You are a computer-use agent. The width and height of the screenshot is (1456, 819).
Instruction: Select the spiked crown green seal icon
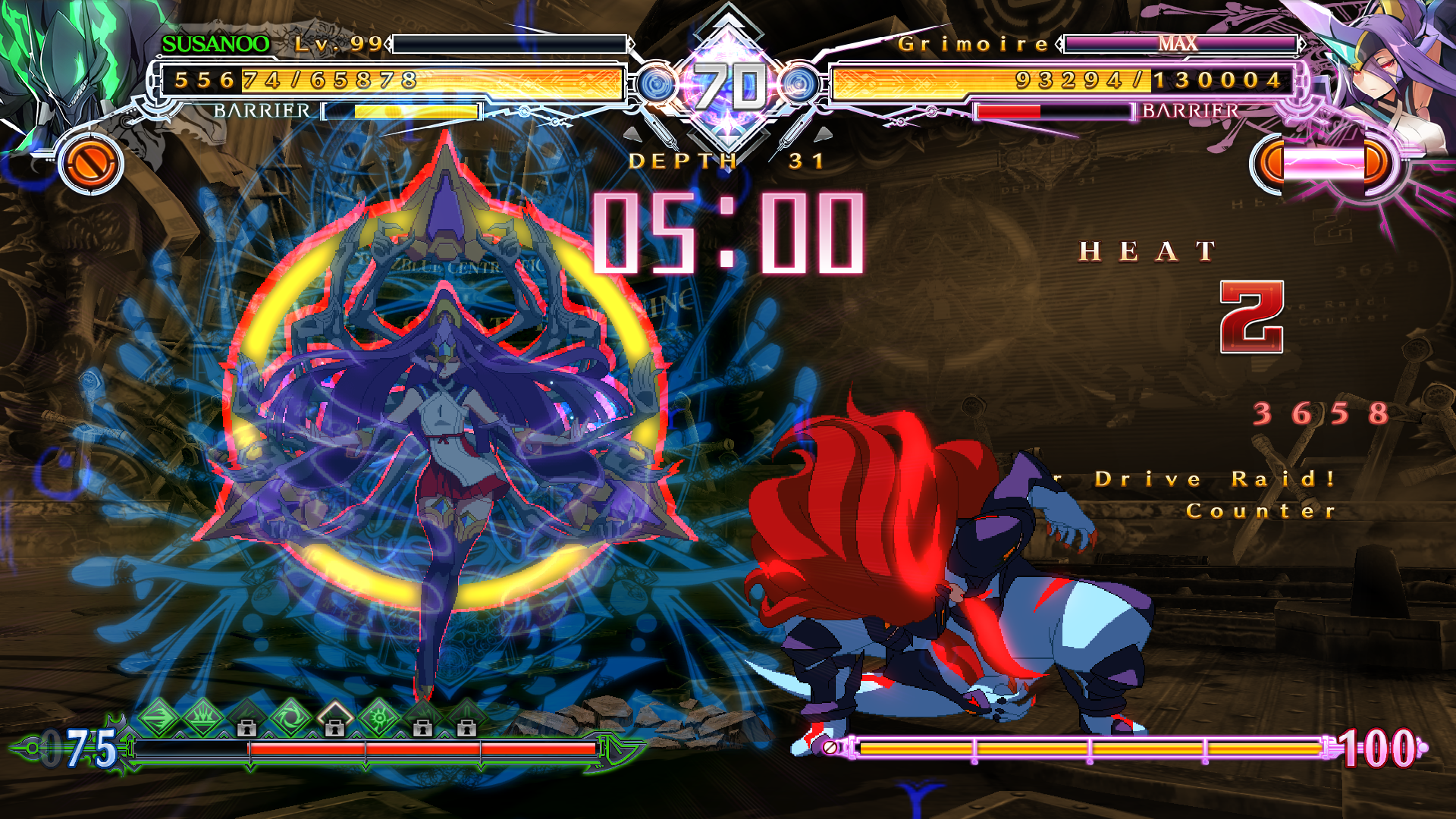click(203, 717)
